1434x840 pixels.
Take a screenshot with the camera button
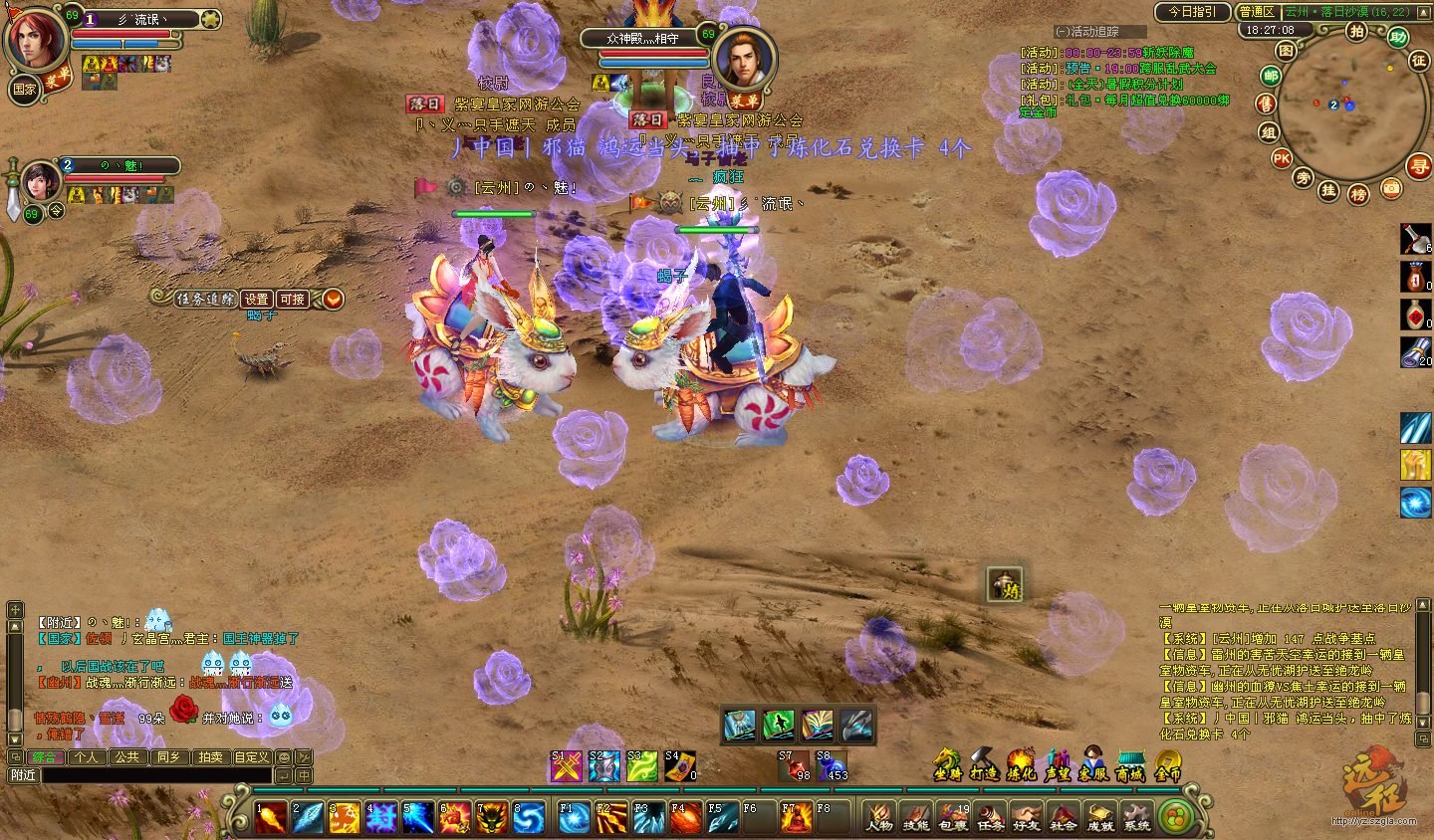1390,187
